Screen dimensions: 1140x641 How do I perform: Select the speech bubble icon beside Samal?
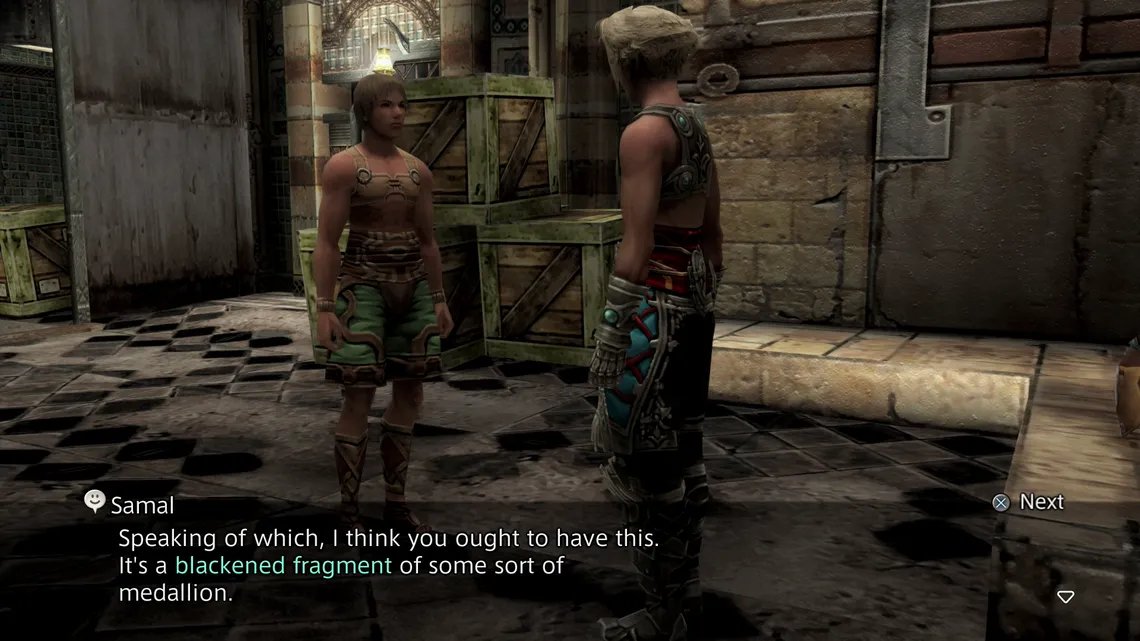click(95, 501)
